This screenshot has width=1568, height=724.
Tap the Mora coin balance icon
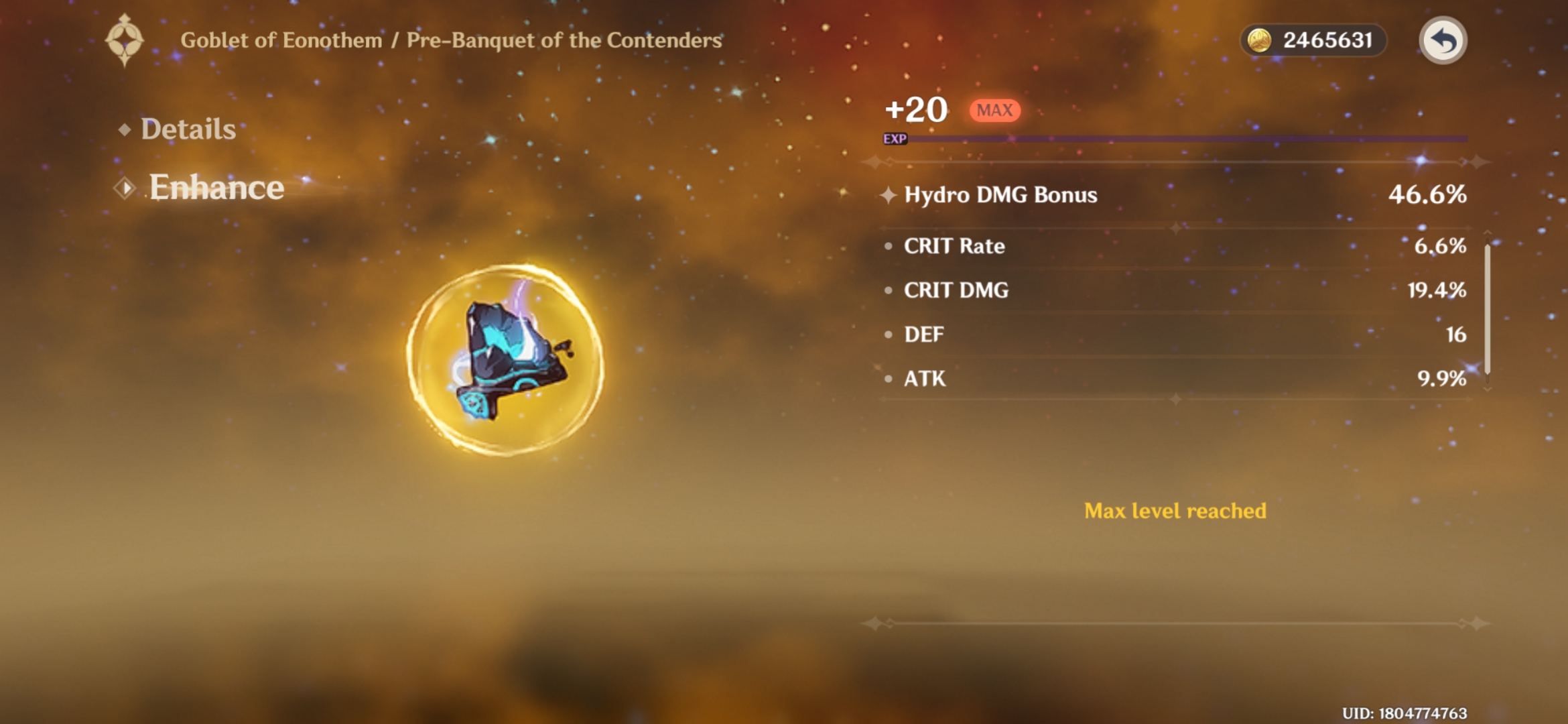pos(1259,40)
